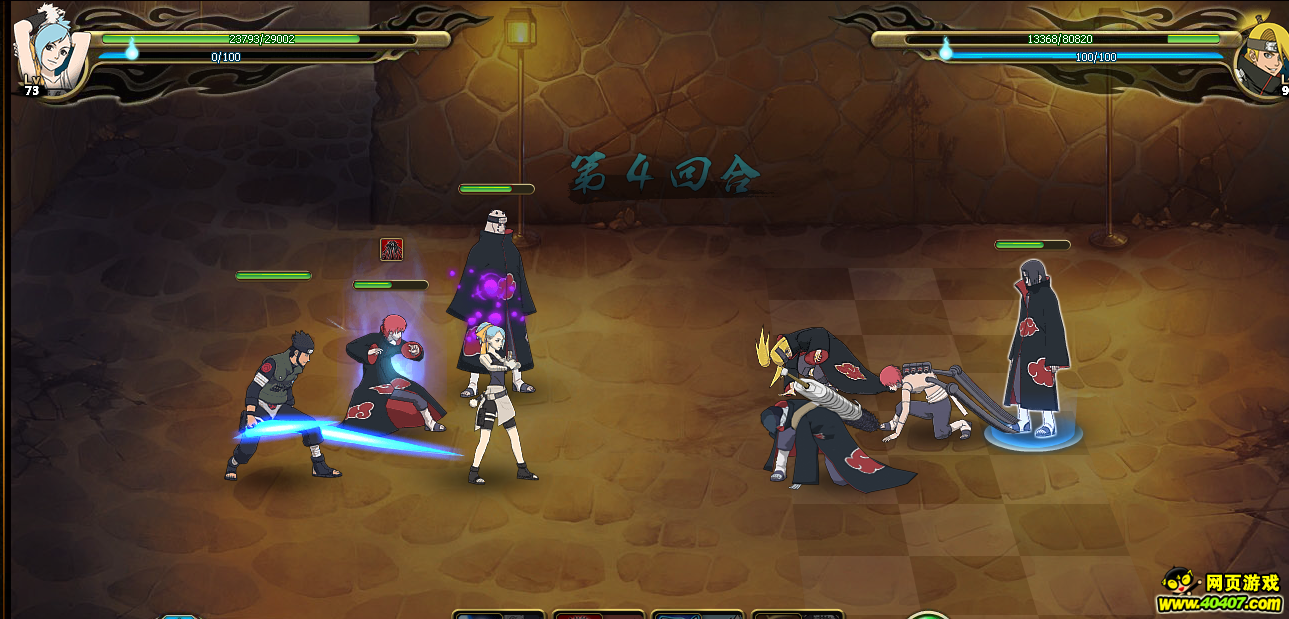Select the blond enemy leader portrait

pyautogui.click(x=1265, y=55)
